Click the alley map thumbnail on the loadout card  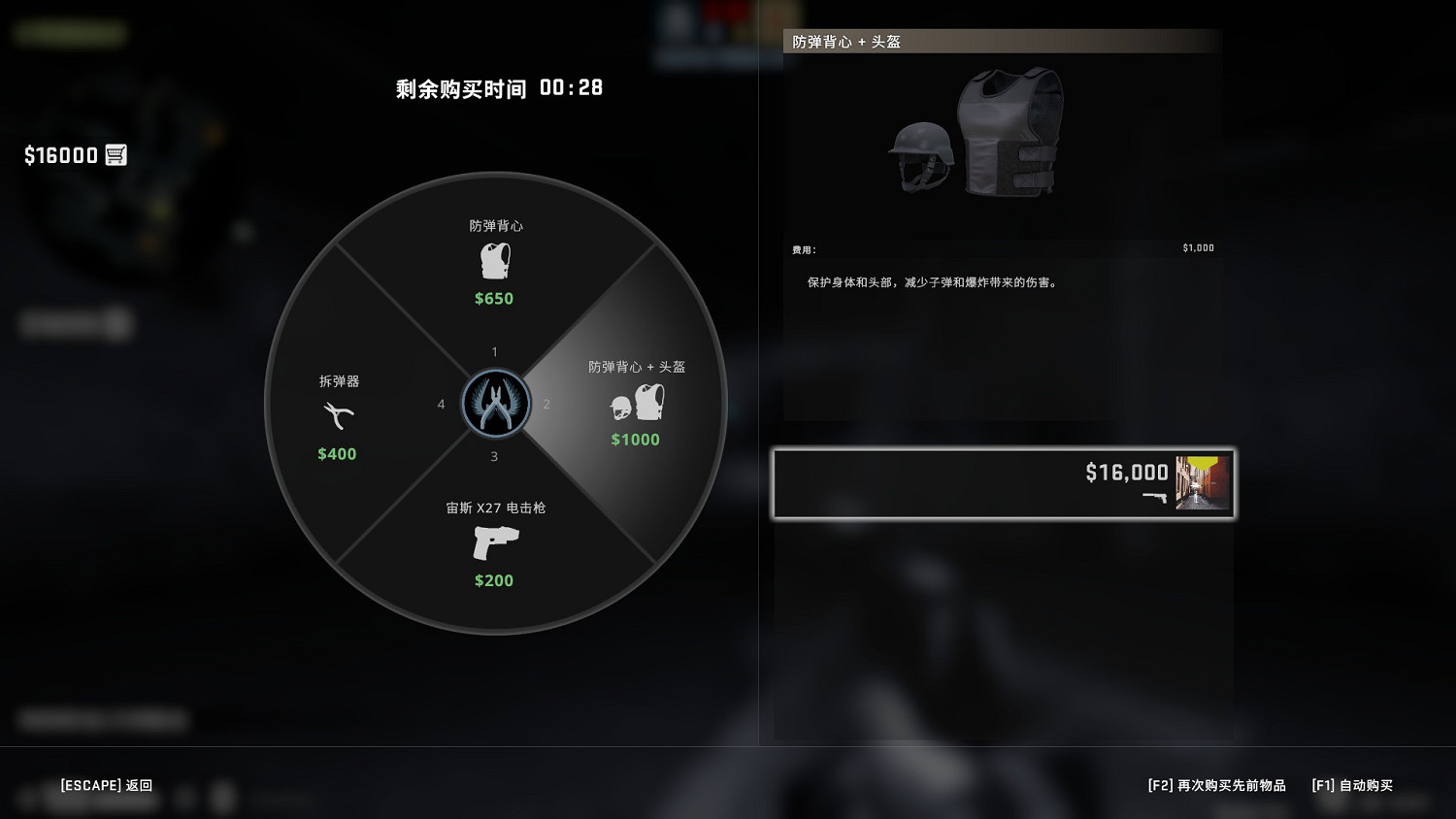tap(1202, 482)
